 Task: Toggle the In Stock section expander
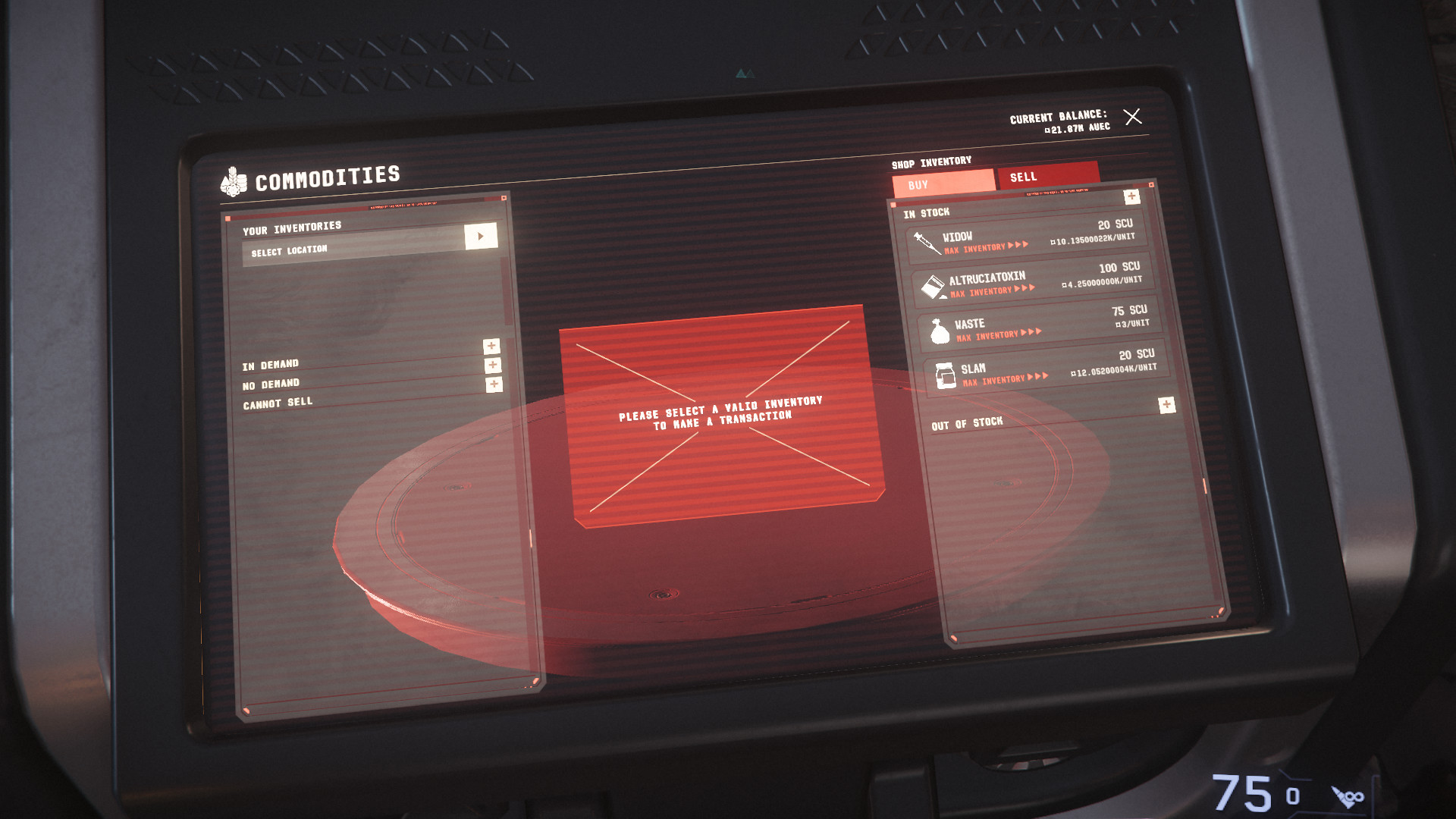coord(1131,196)
